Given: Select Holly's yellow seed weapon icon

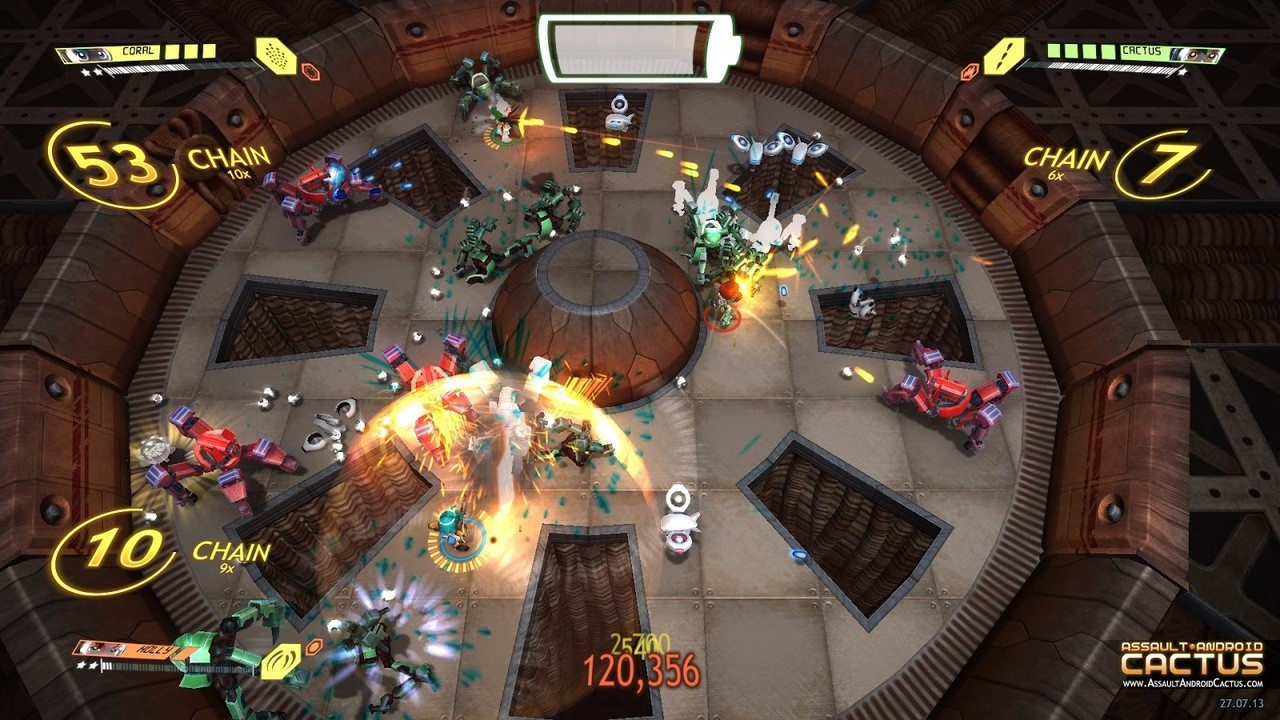Looking at the screenshot, I should 282,662.
